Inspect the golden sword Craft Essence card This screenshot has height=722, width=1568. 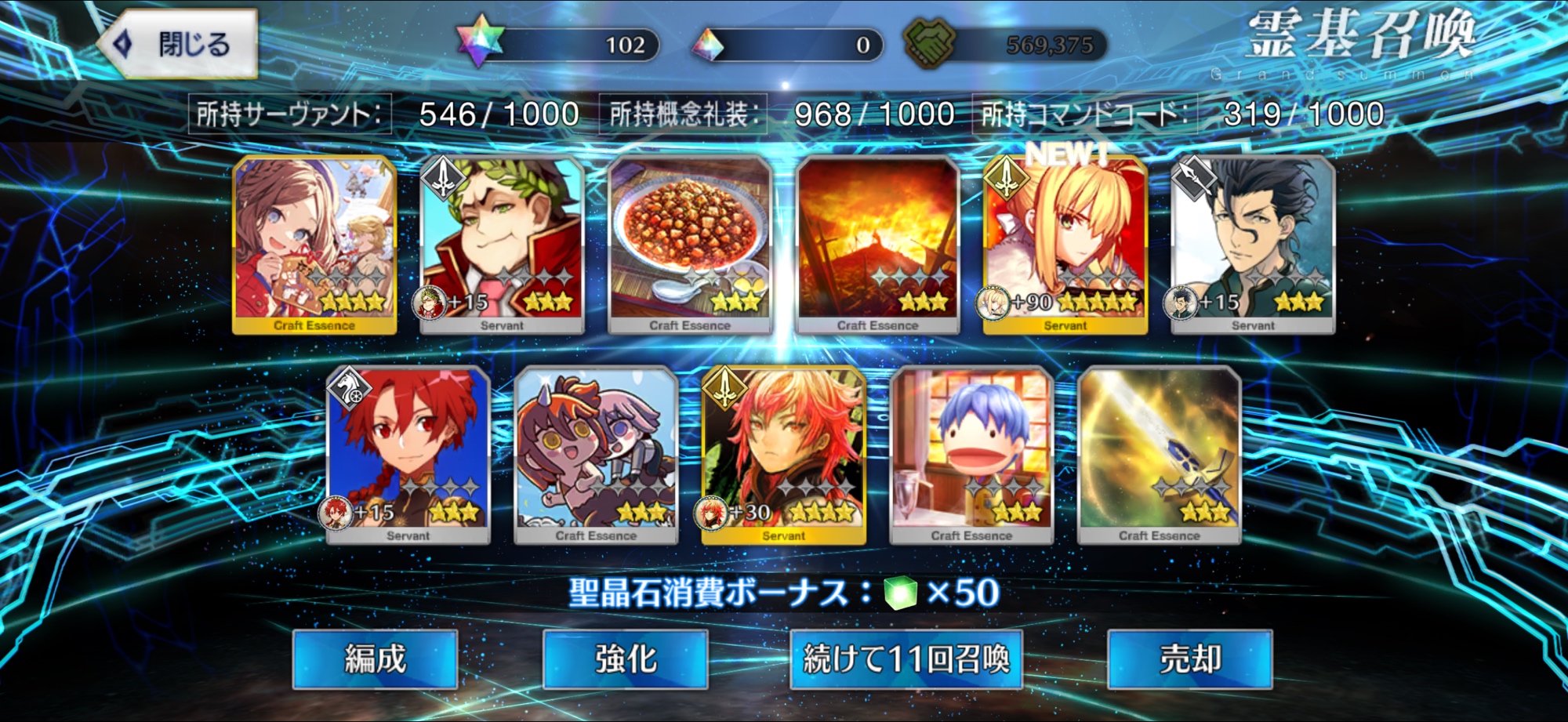pyautogui.click(x=1159, y=455)
